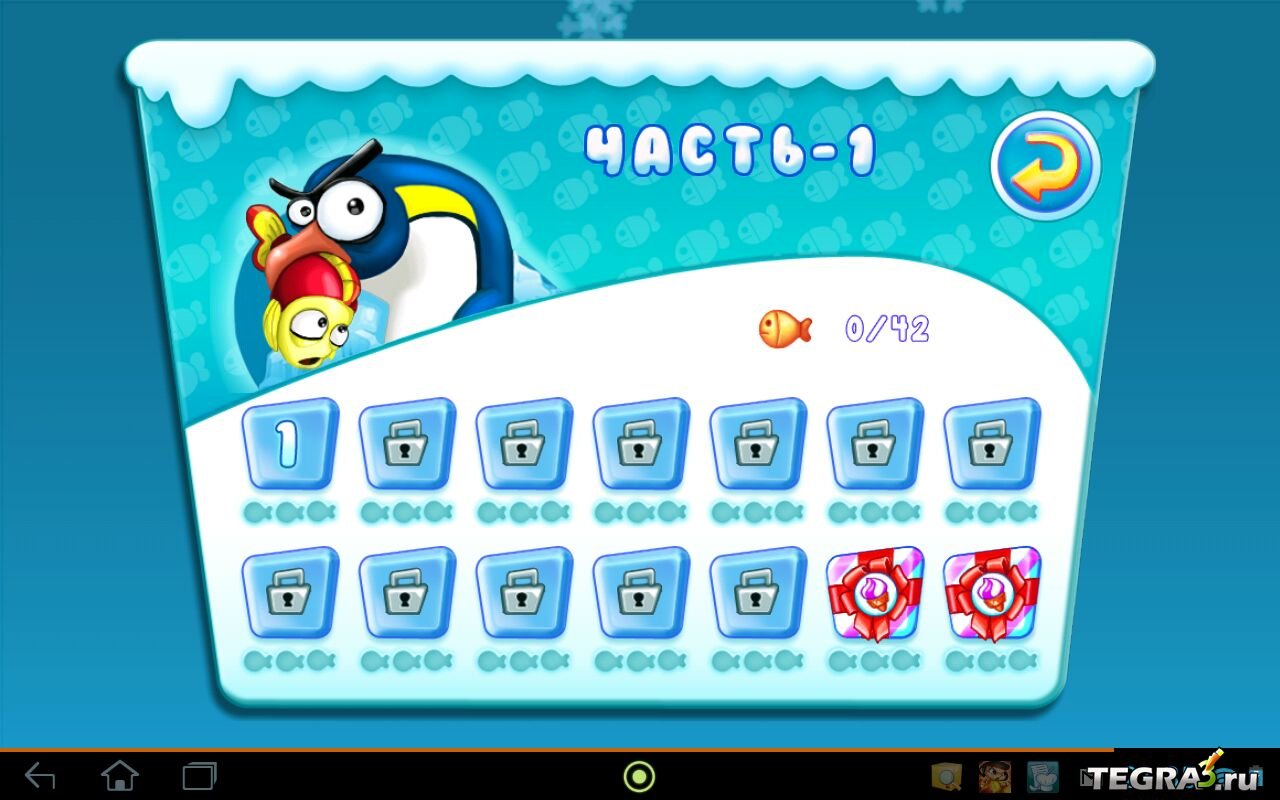Open Android recent apps
Image resolution: width=1280 pixels, height=800 pixels.
pyautogui.click(x=199, y=775)
